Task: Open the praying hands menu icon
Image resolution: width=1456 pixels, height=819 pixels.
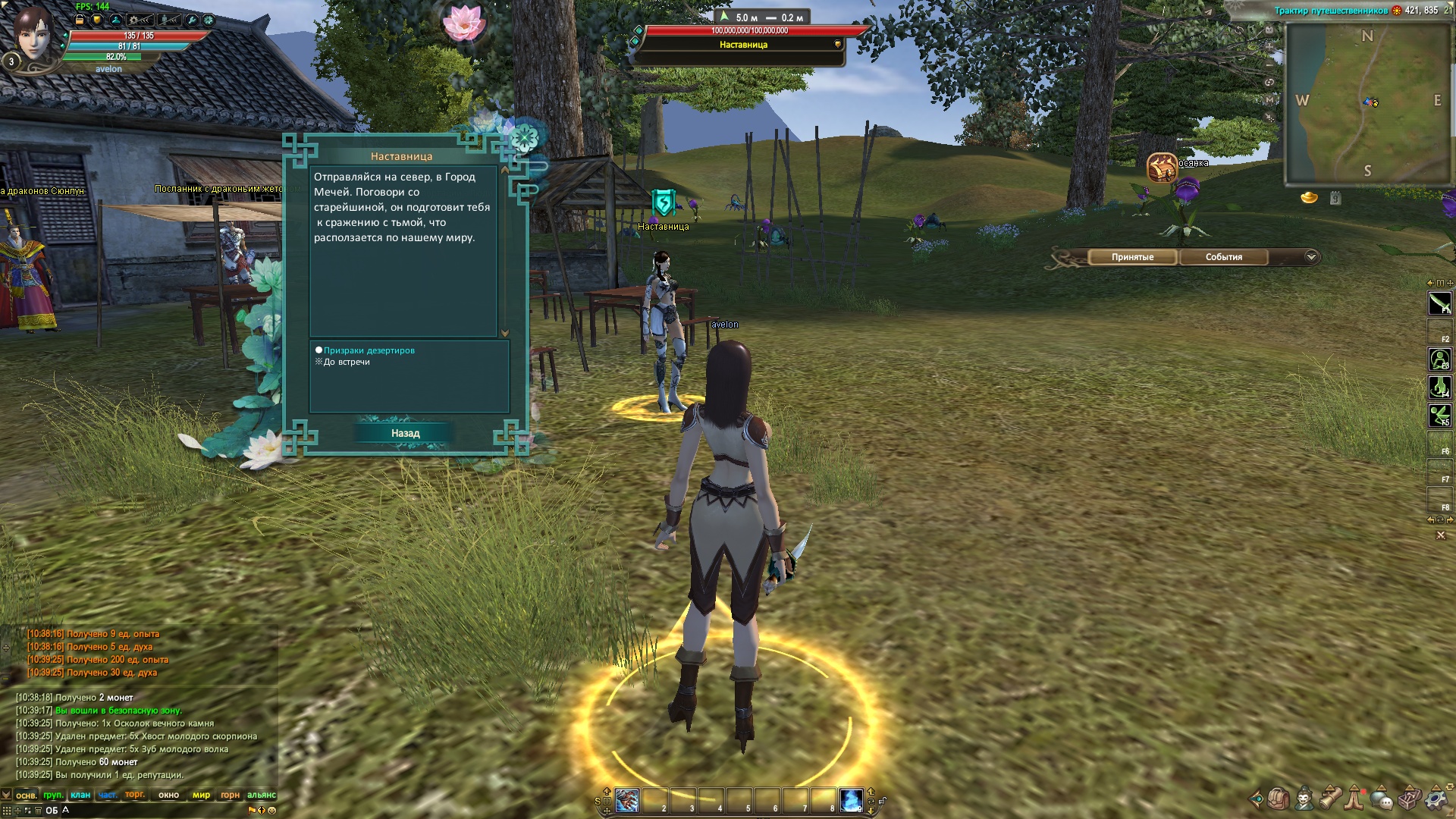Action: (x=1355, y=799)
